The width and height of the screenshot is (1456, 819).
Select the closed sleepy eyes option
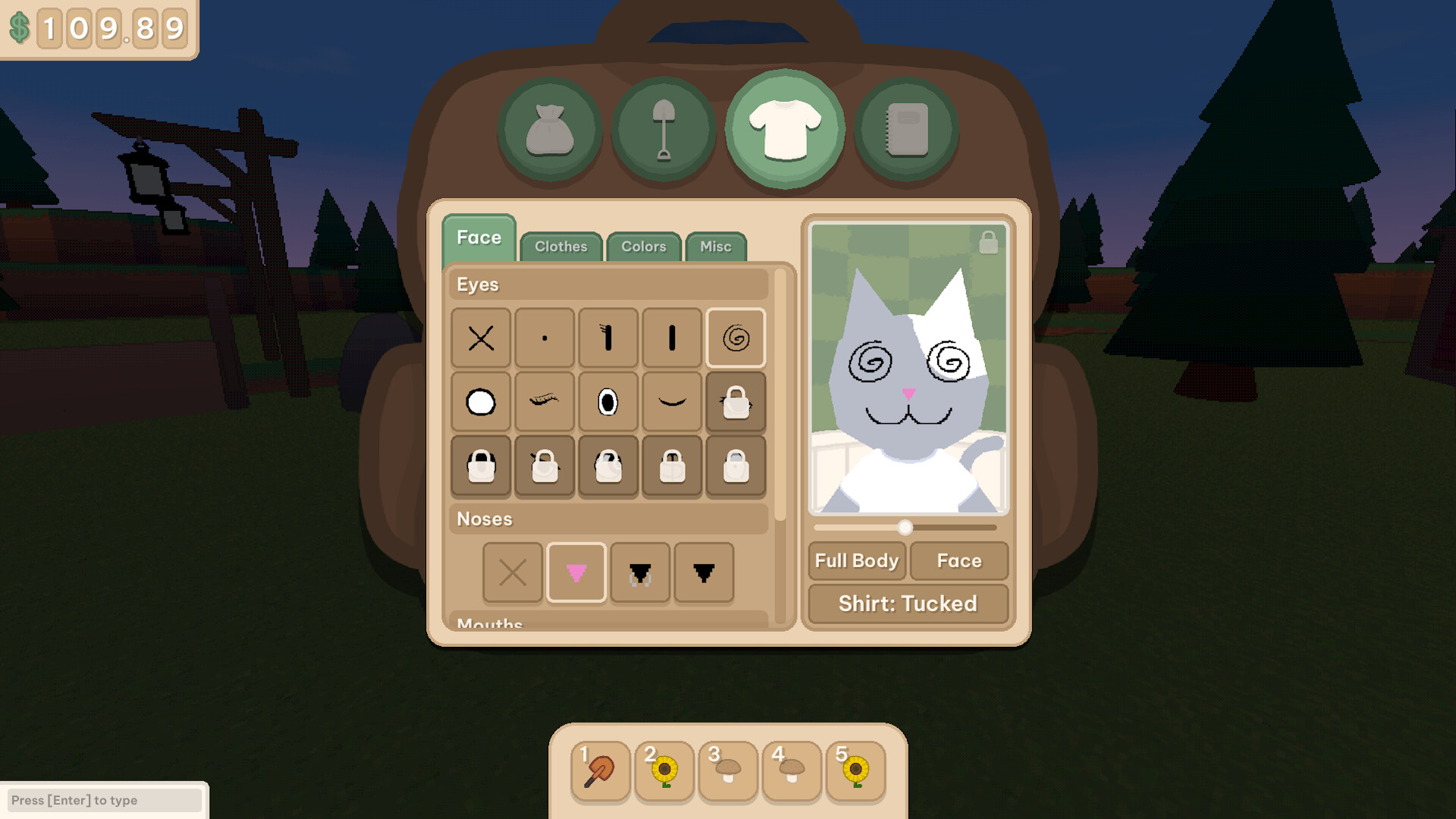click(x=671, y=403)
